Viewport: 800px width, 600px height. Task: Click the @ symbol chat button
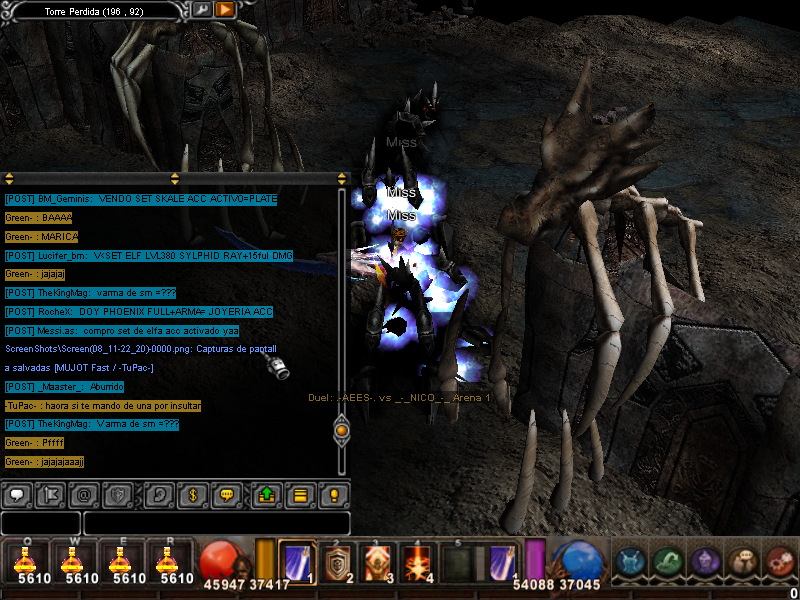coord(86,494)
